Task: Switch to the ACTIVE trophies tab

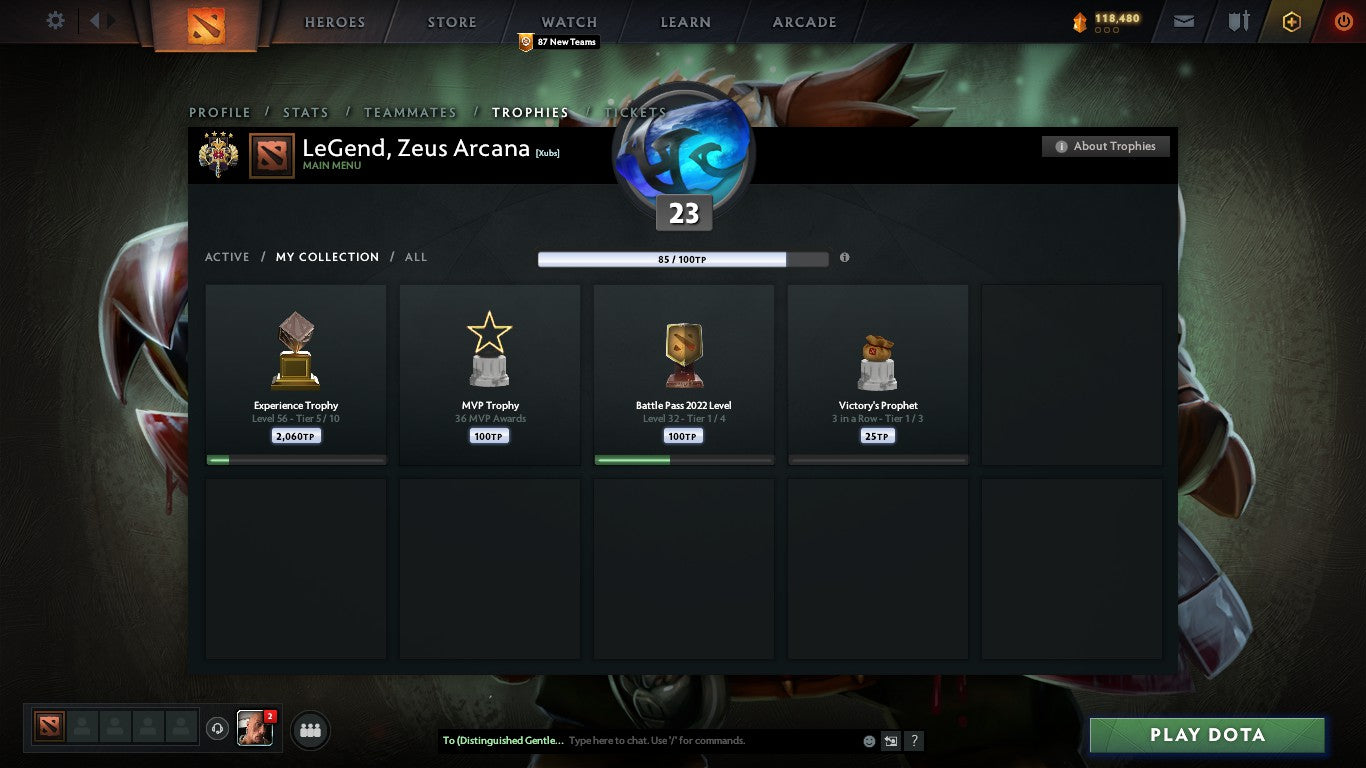Action: click(x=227, y=257)
